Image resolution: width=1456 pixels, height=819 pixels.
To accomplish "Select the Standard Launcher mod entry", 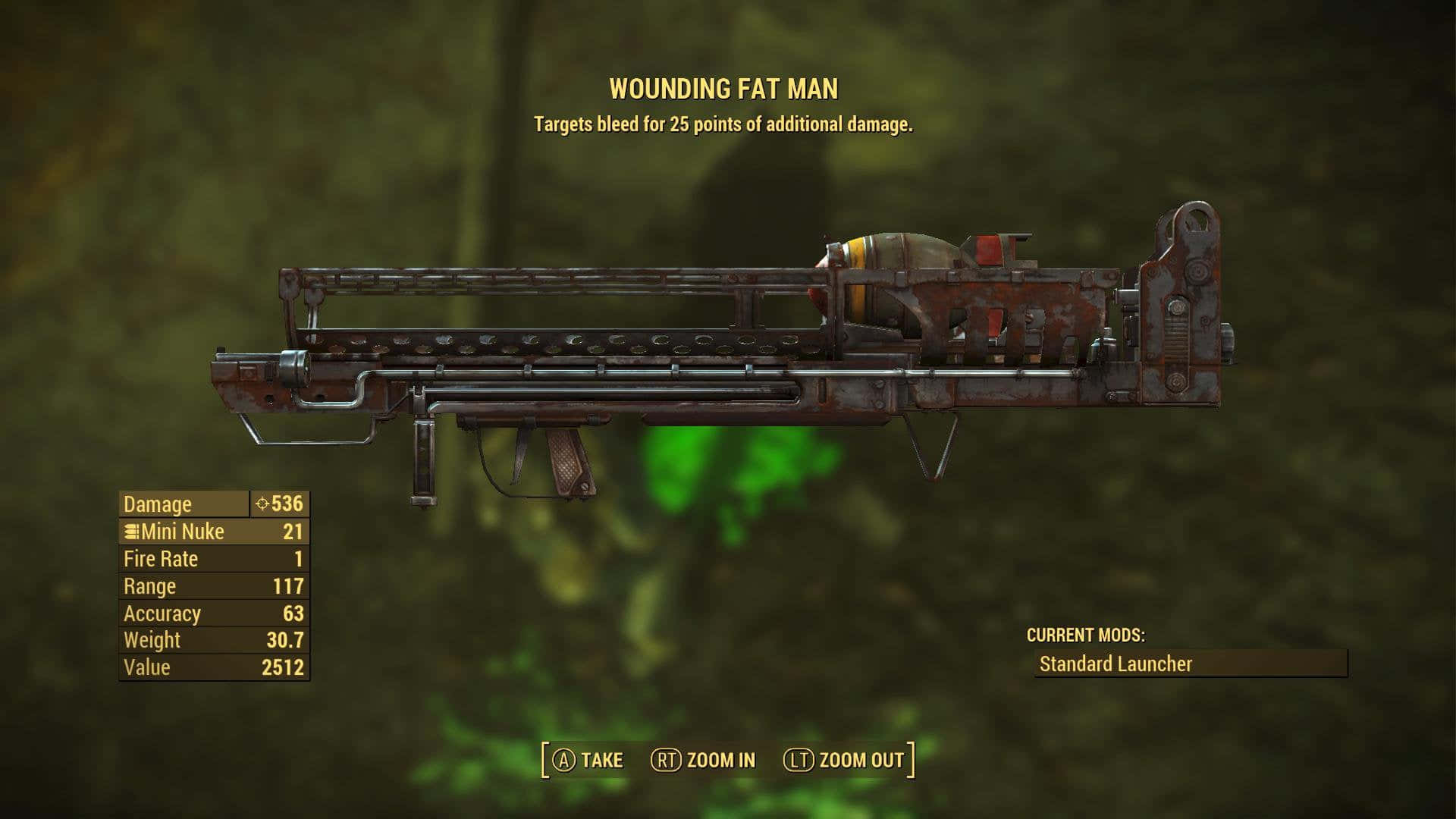I will 1191,664.
